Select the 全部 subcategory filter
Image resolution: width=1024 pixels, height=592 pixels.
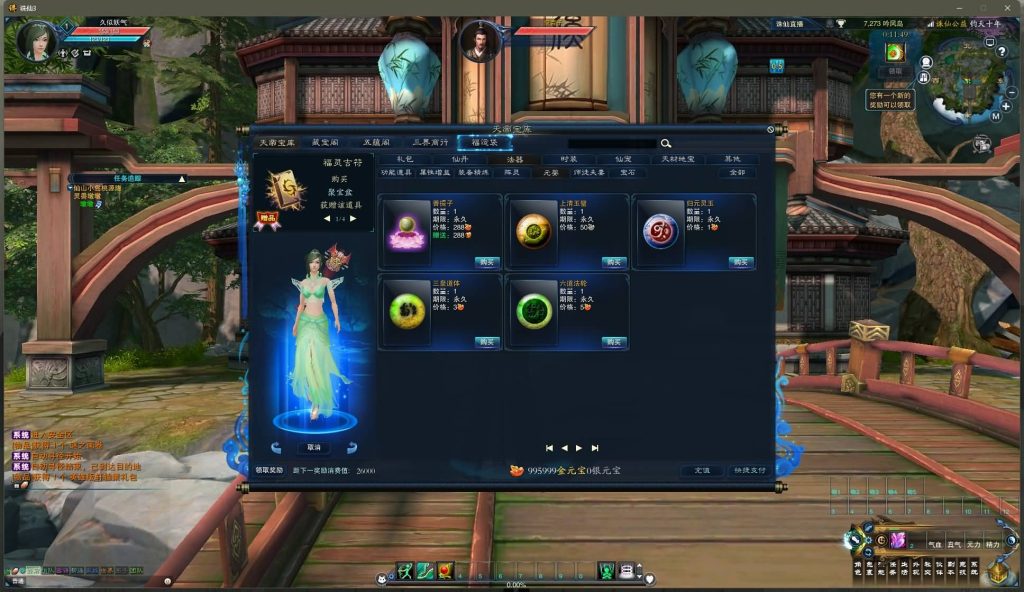(737, 173)
